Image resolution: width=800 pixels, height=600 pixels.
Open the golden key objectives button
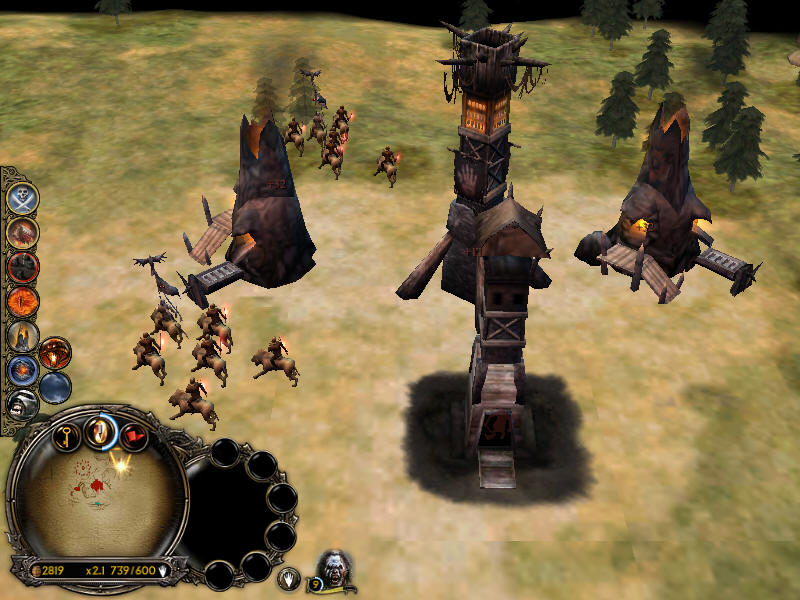pyautogui.click(x=66, y=436)
